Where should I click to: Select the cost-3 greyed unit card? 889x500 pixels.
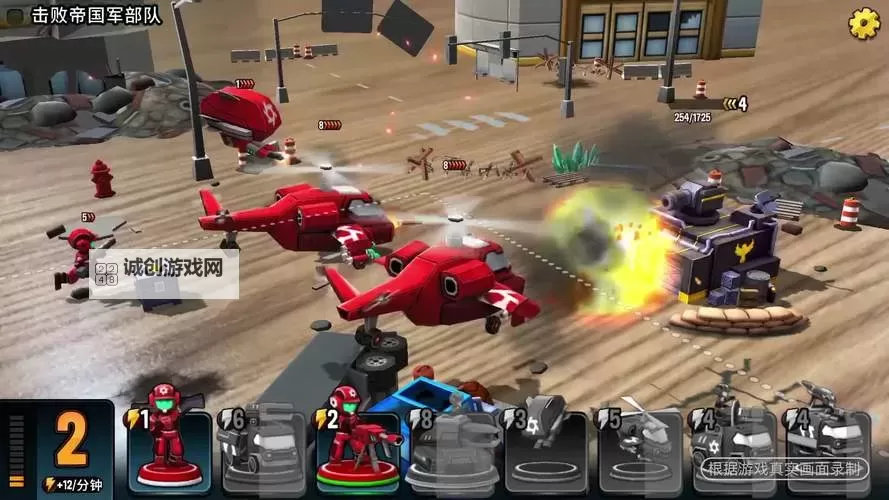coord(546,451)
